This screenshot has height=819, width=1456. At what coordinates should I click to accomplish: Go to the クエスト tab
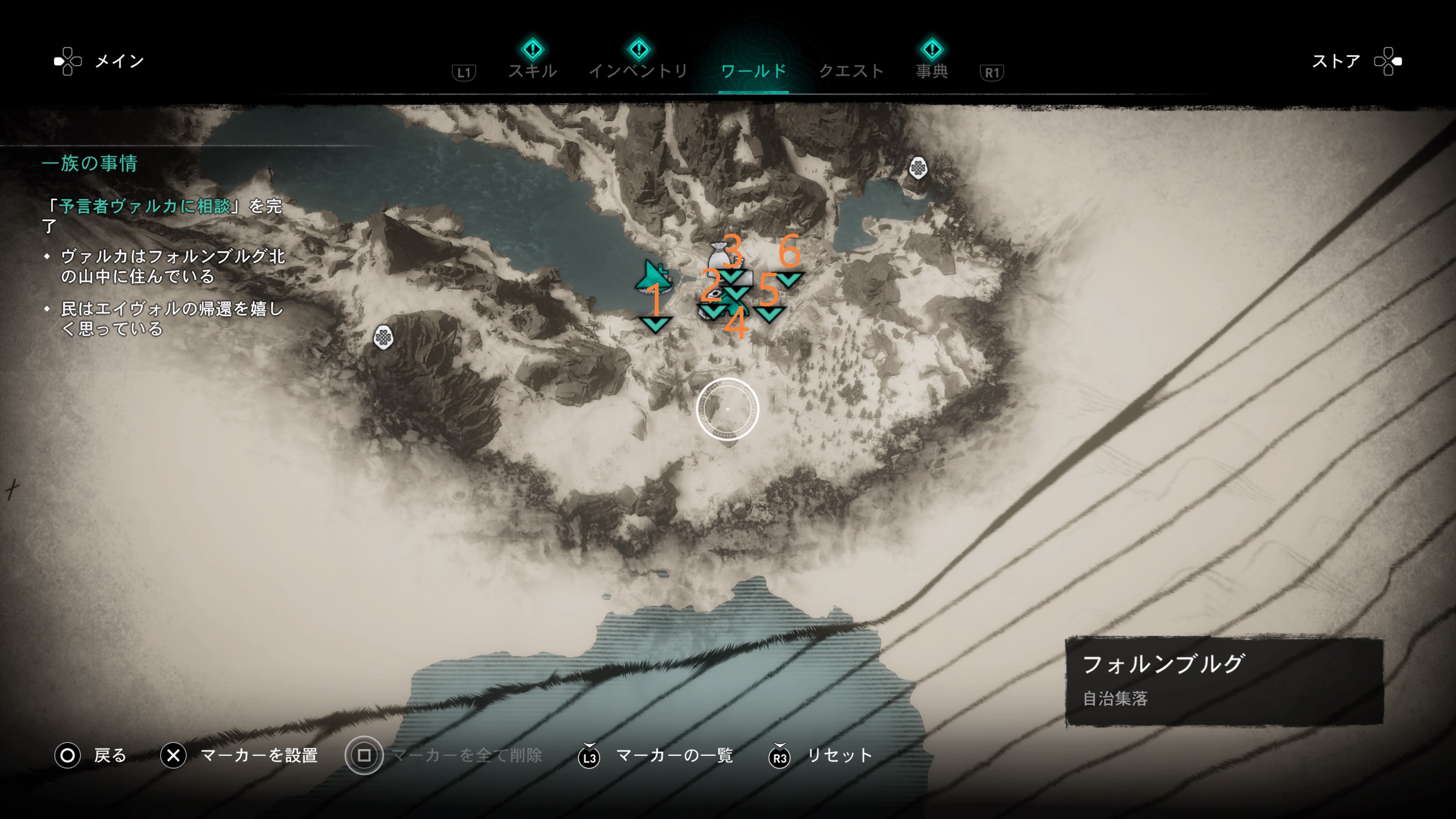pos(851,71)
